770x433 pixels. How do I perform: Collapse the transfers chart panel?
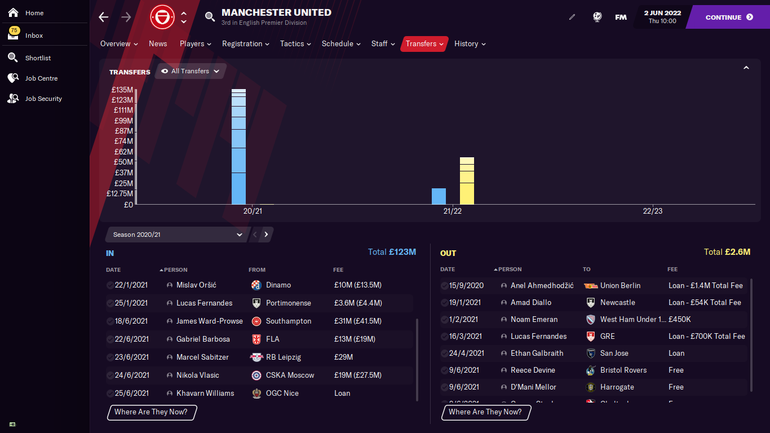pos(745,68)
